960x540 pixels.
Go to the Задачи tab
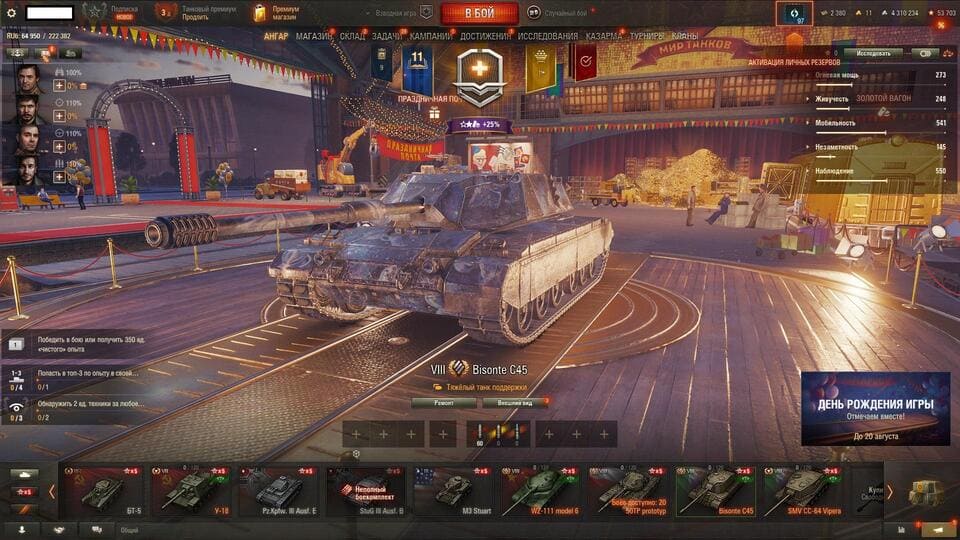pyautogui.click(x=388, y=36)
